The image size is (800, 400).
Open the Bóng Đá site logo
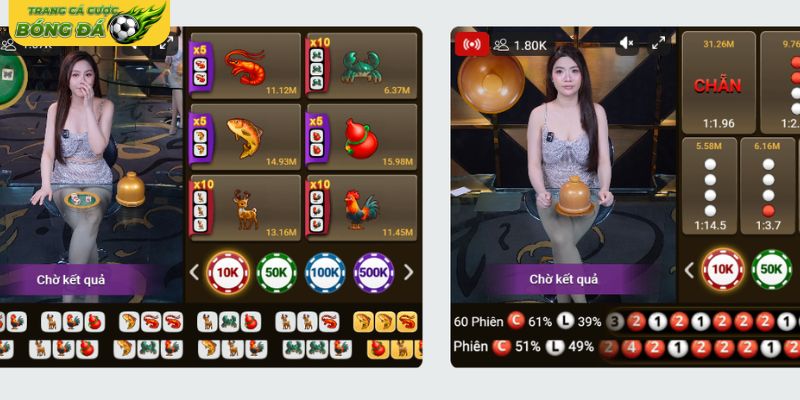tap(85, 22)
